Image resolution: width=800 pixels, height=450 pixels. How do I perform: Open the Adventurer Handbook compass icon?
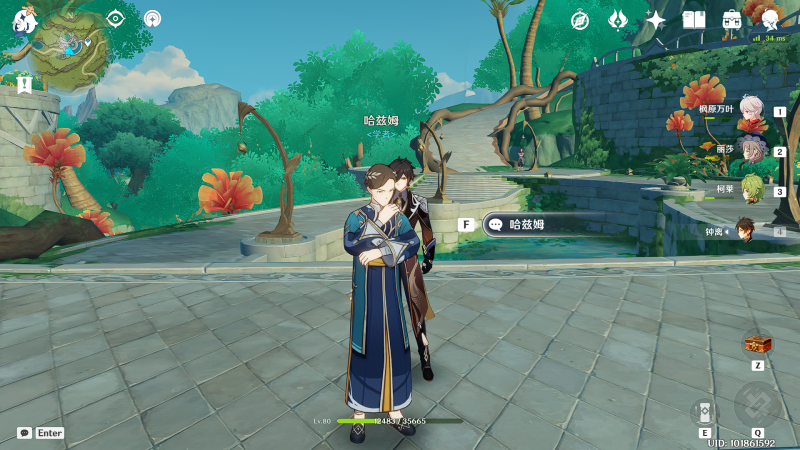[x=580, y=19]
